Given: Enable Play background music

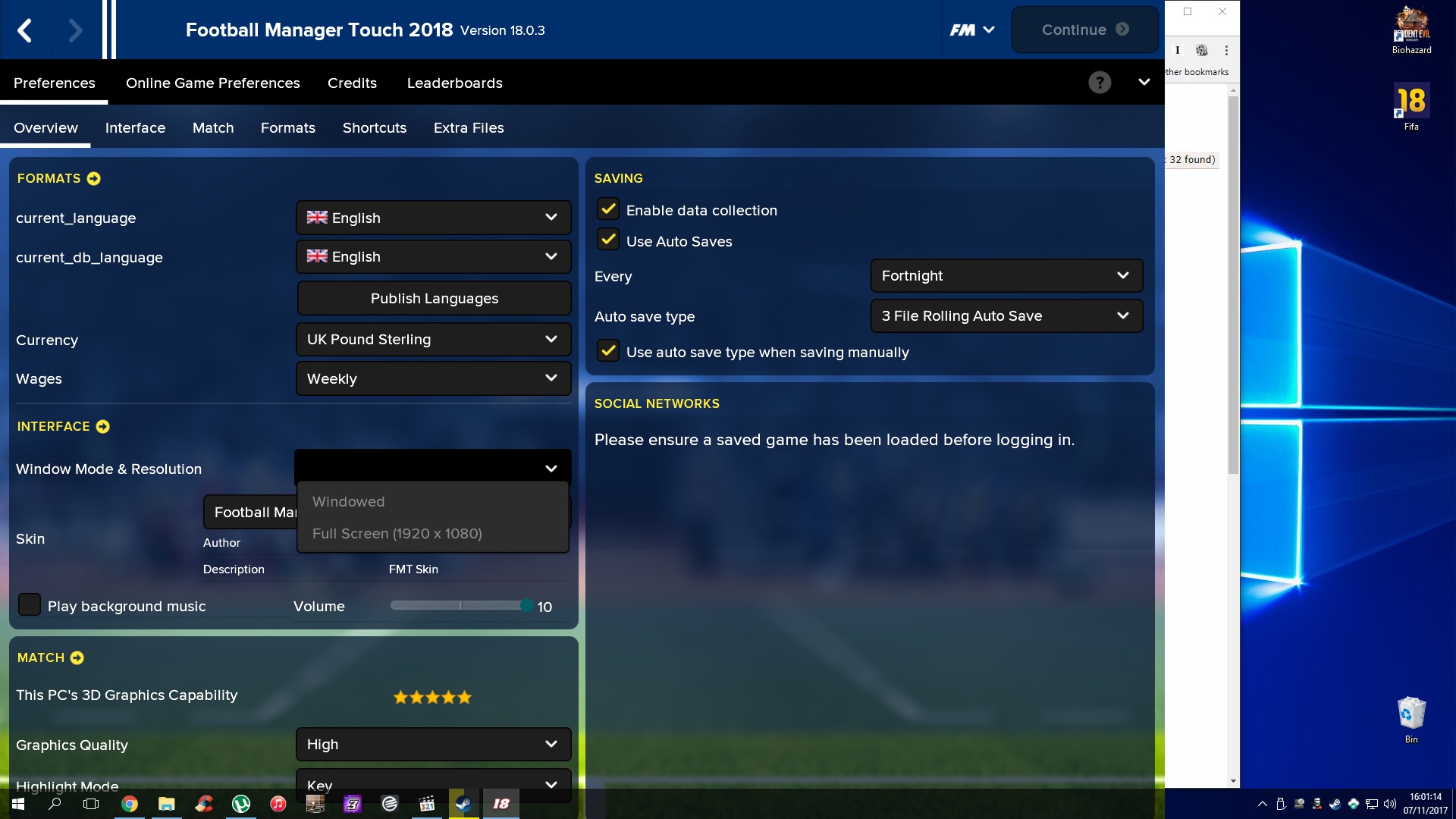Looking at the screenshot, I should pos(29,604).
